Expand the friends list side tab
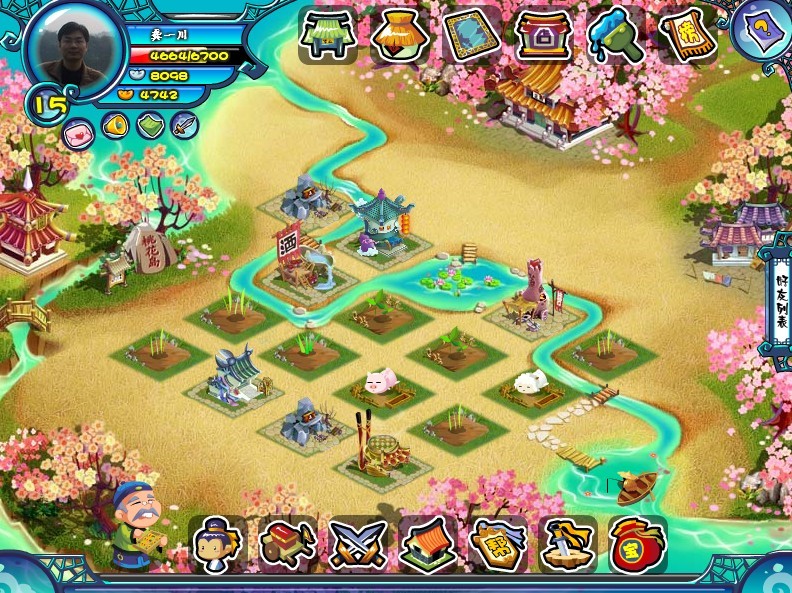 [x=780, y=298]
